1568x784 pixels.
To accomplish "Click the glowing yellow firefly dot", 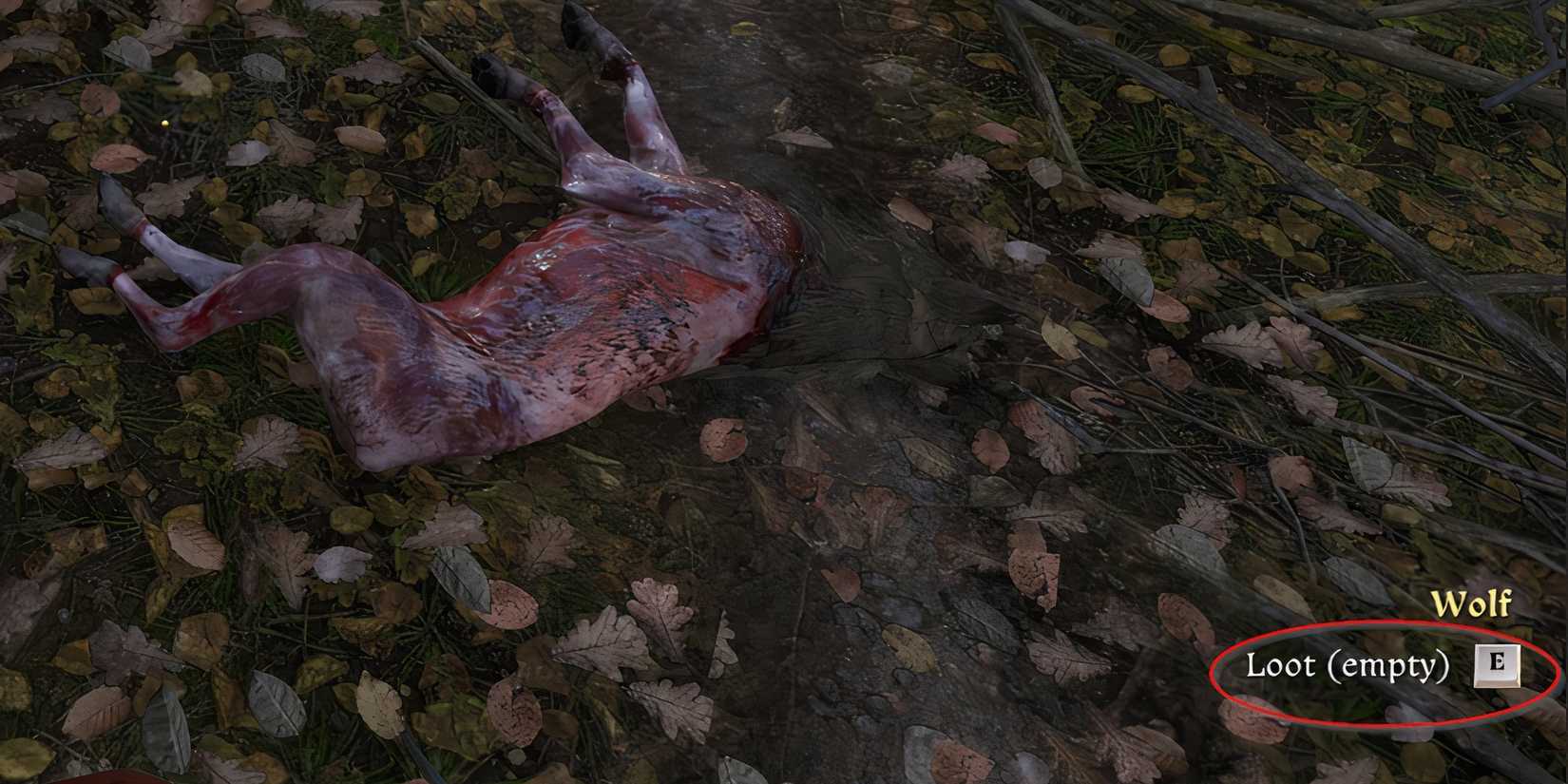I will [x=163, y=124].
